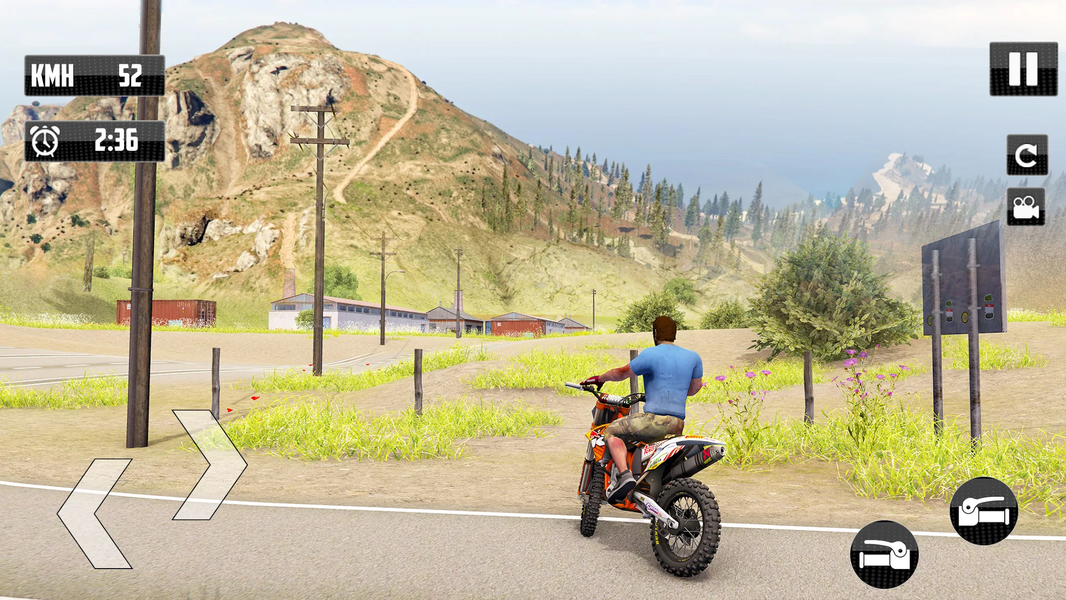This screenshot has width=1066, height=600.
Task: Switch the camera view
Action: pyautogui.click(x=1026, y=207)
